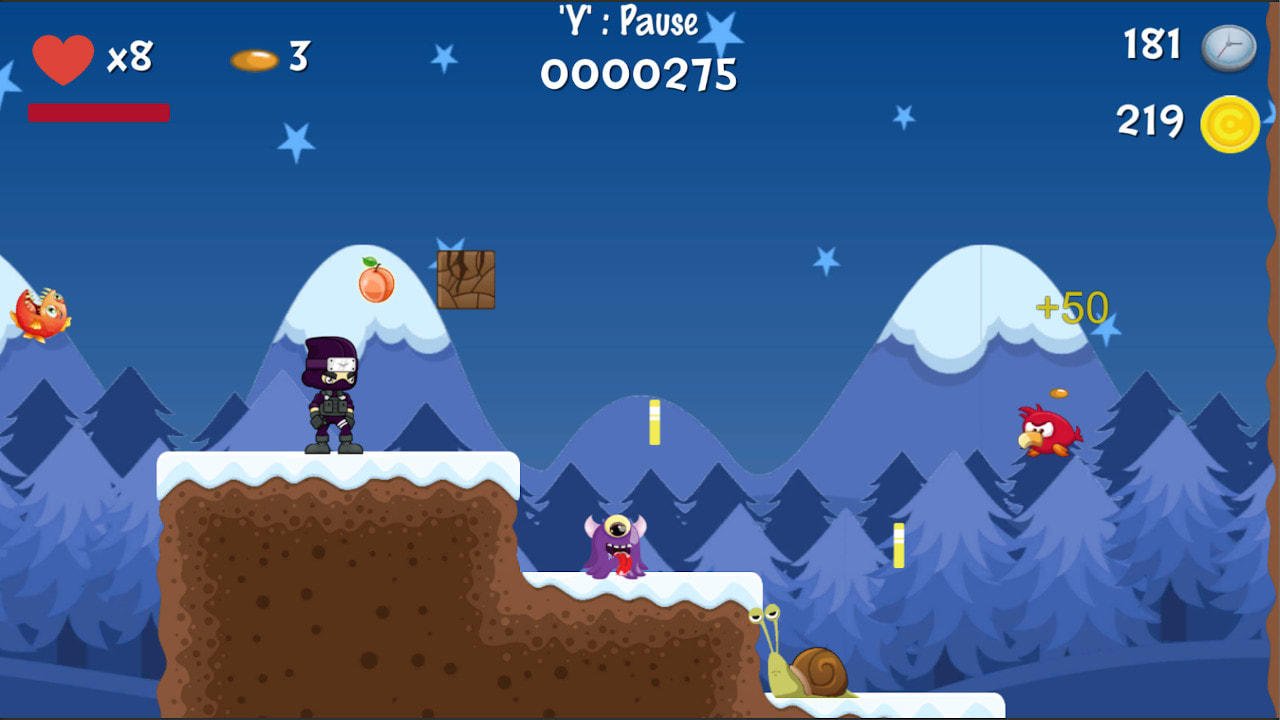Click the small coin icon next to 3
Screen dimensions: 1280x720
click(256, 61)
